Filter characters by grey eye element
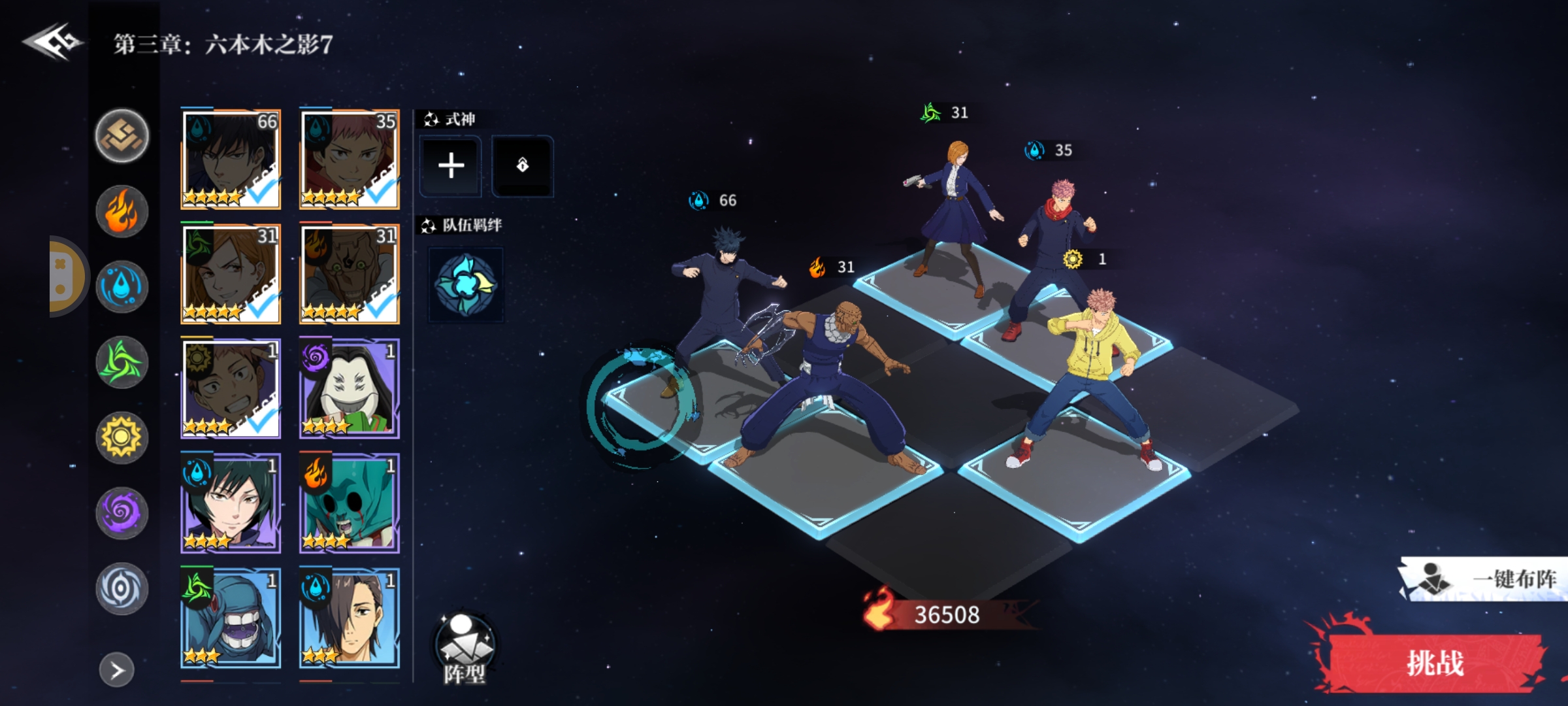The image size is (1568, 706). (x=122, y=588)
